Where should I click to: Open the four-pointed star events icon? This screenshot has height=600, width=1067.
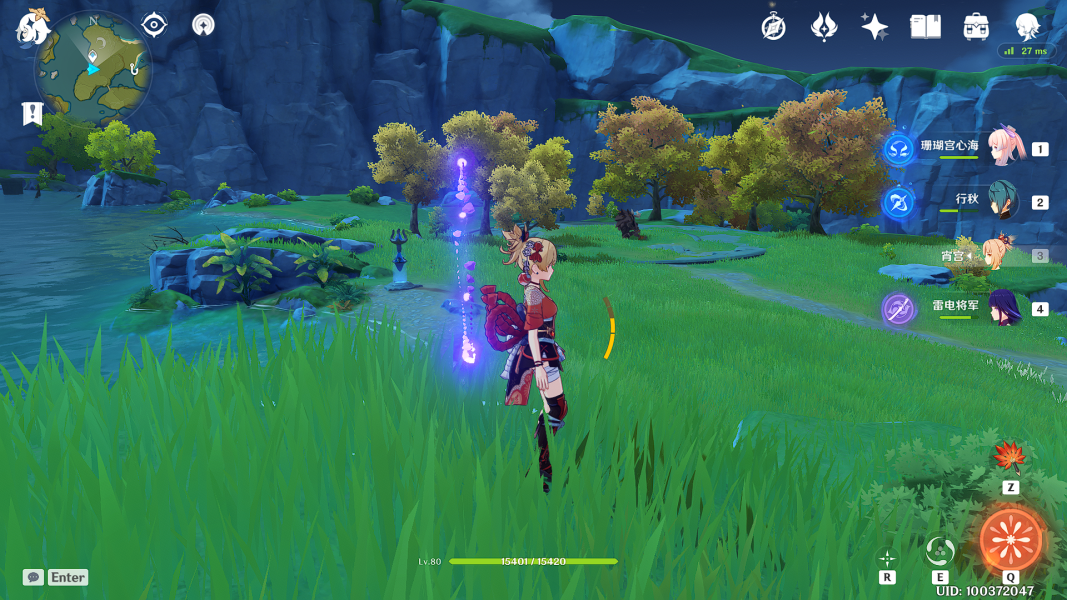pyautogui.click(x=874, y=27)
